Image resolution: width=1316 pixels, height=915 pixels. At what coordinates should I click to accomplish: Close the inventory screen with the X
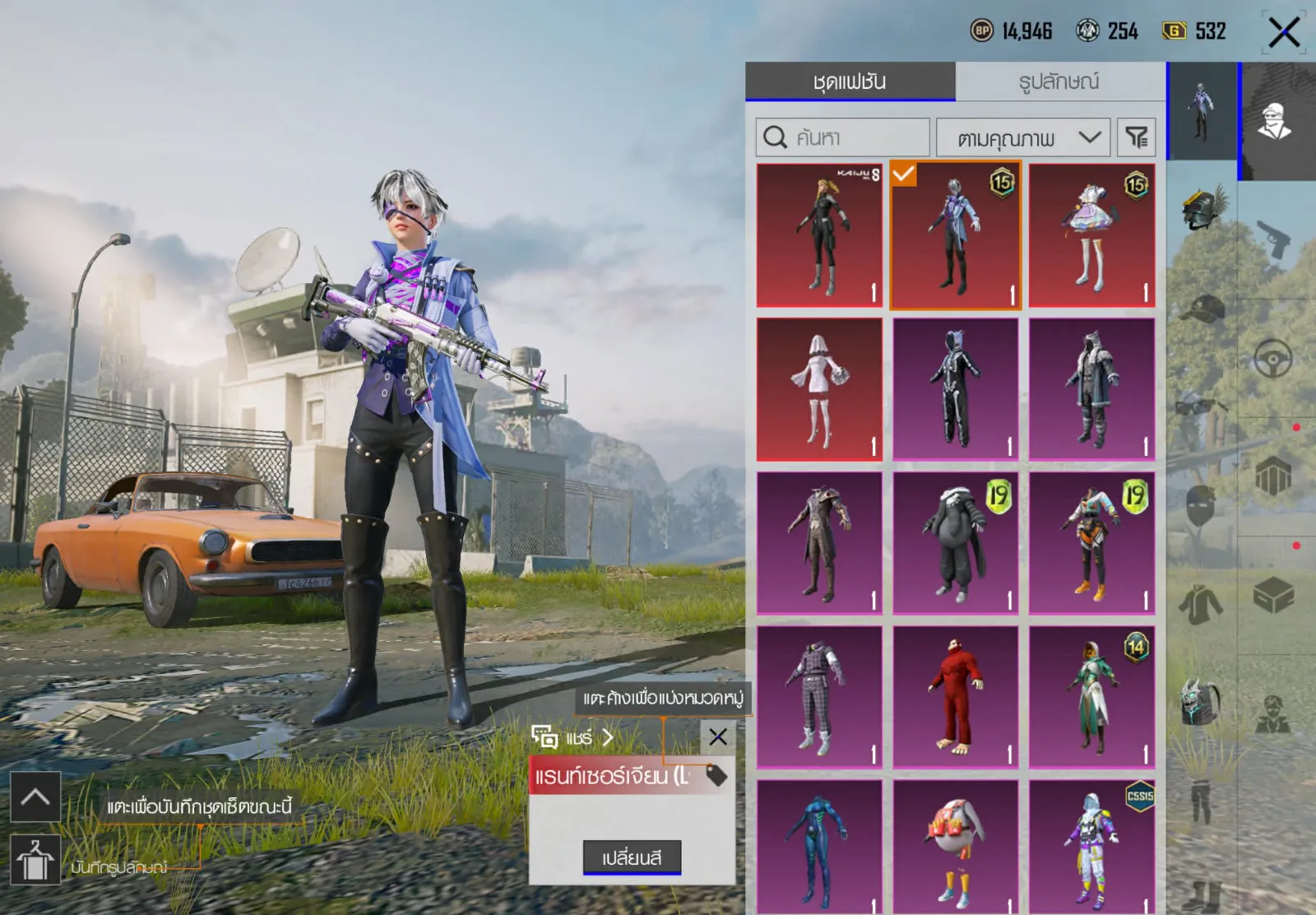click(x=1283, y=33)
